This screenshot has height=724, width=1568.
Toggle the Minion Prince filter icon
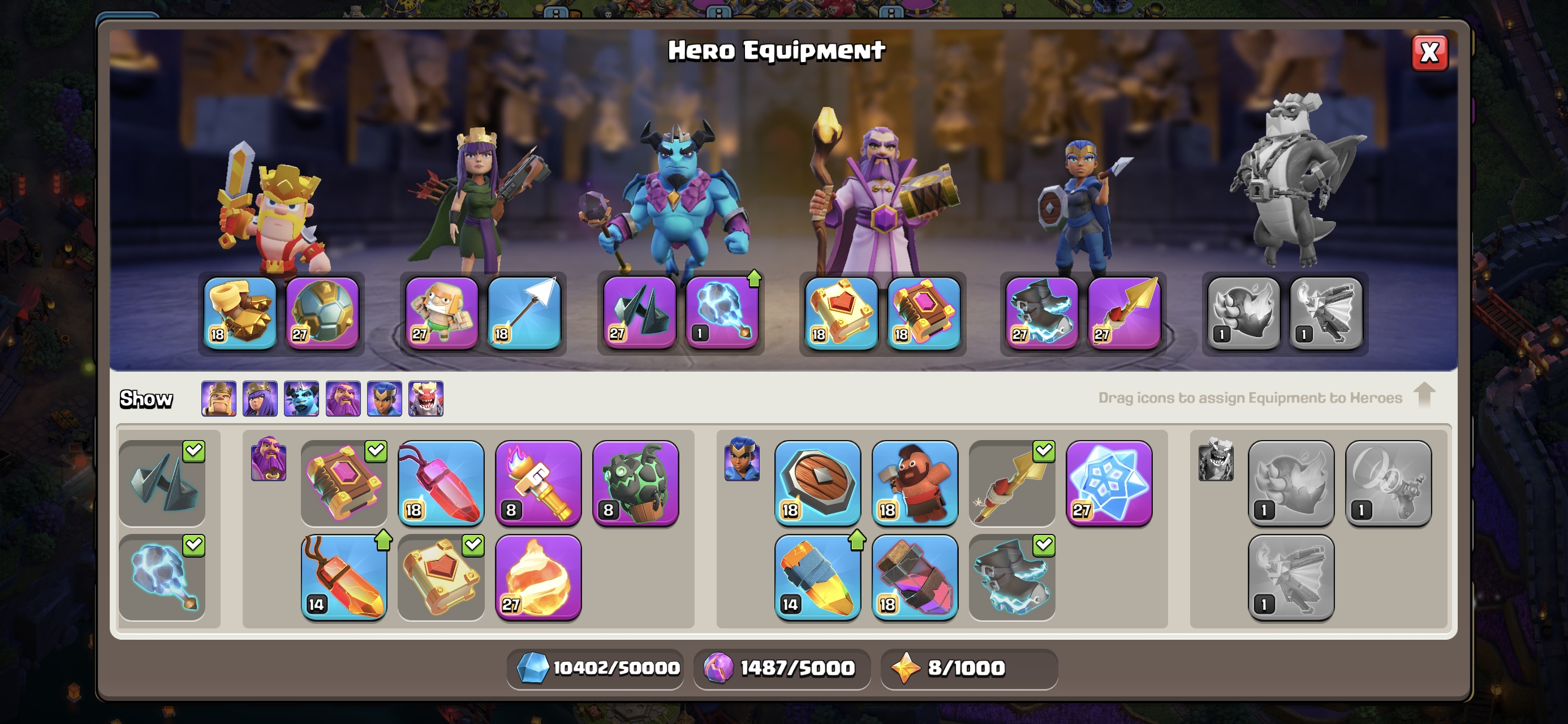point(301,399)
